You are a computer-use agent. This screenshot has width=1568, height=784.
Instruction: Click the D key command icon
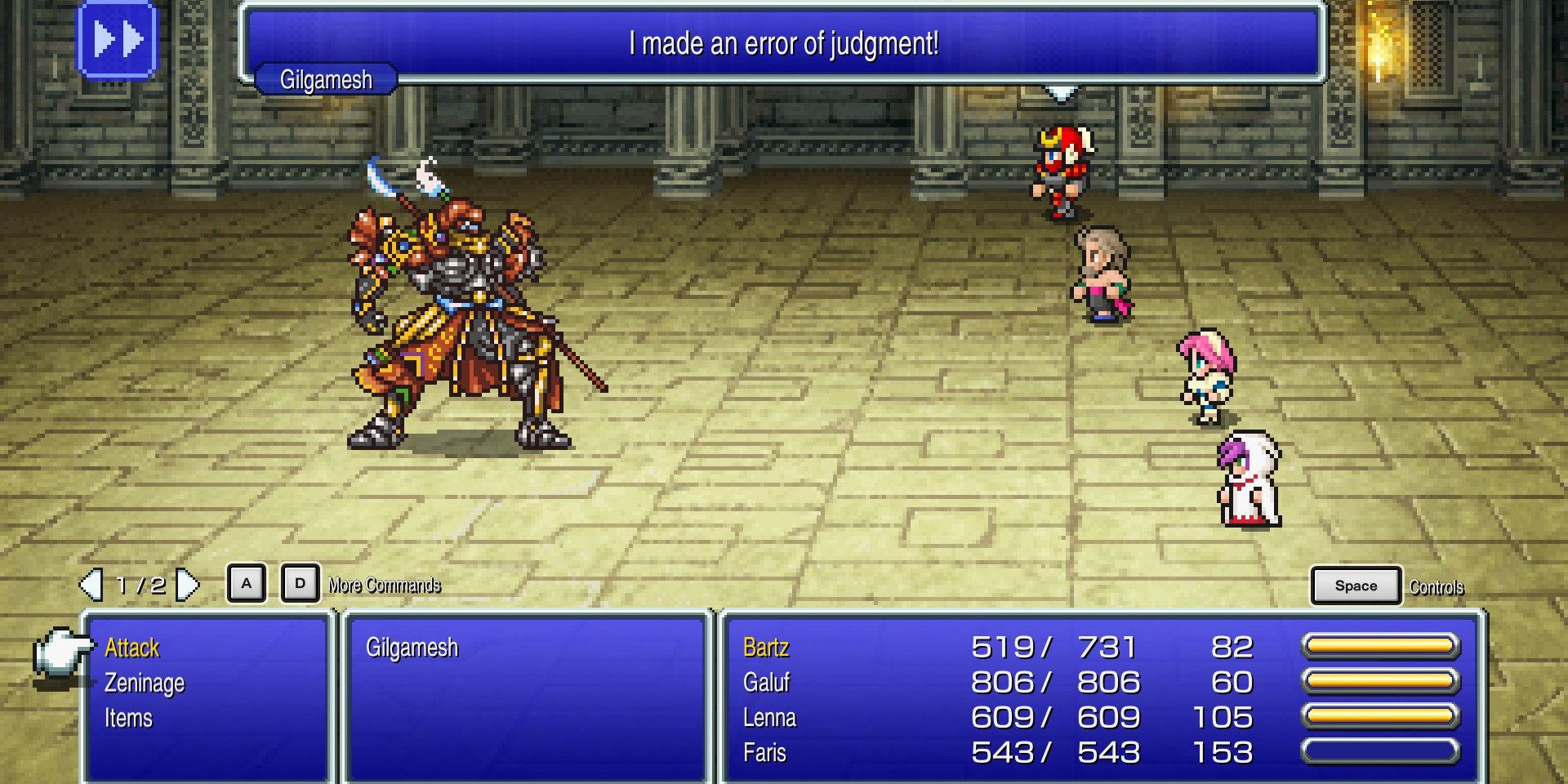[x=300, y=583]
